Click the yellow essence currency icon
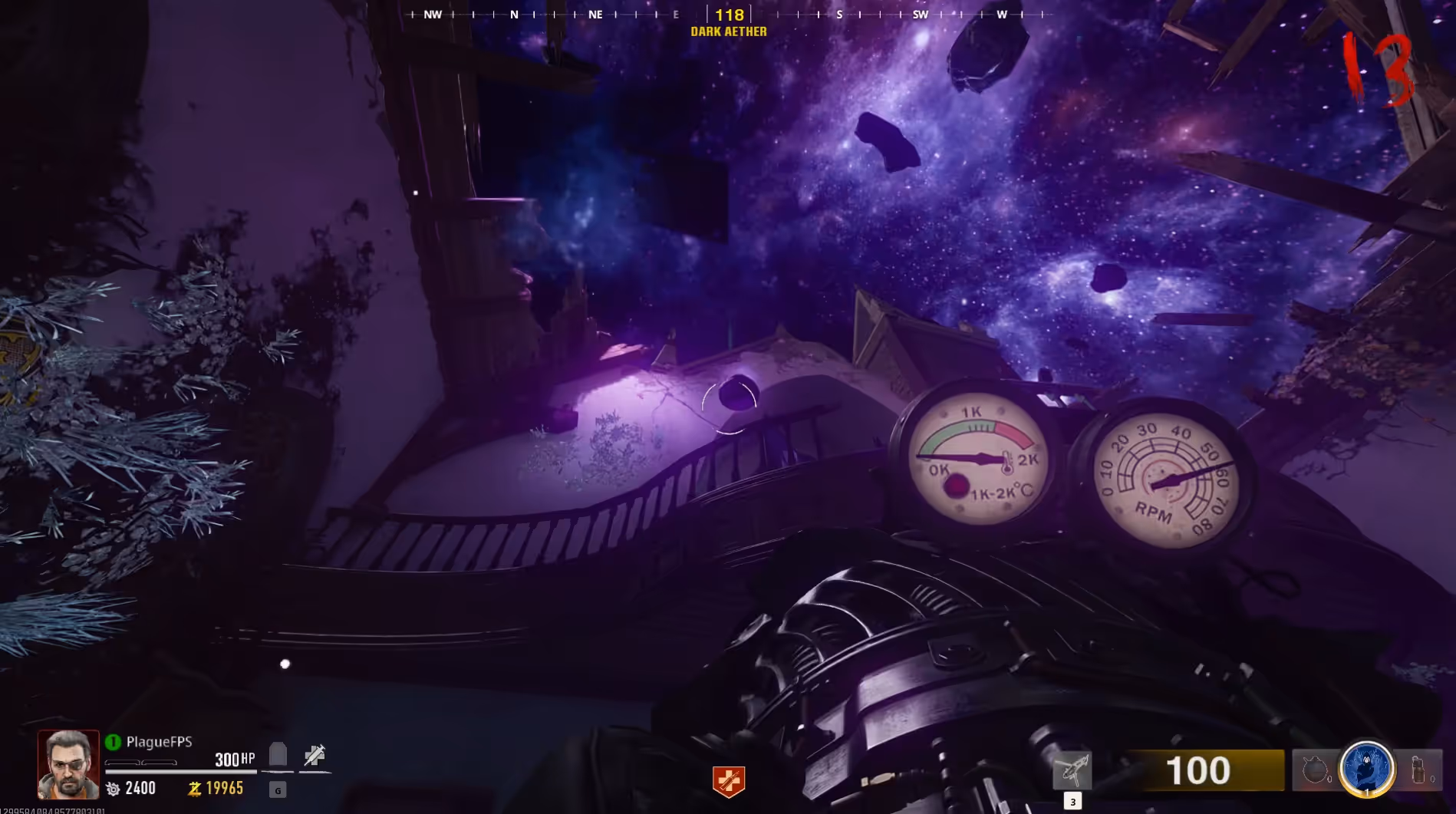The width and height of the screenshot is (1456, 814). (x=195, y=789)
